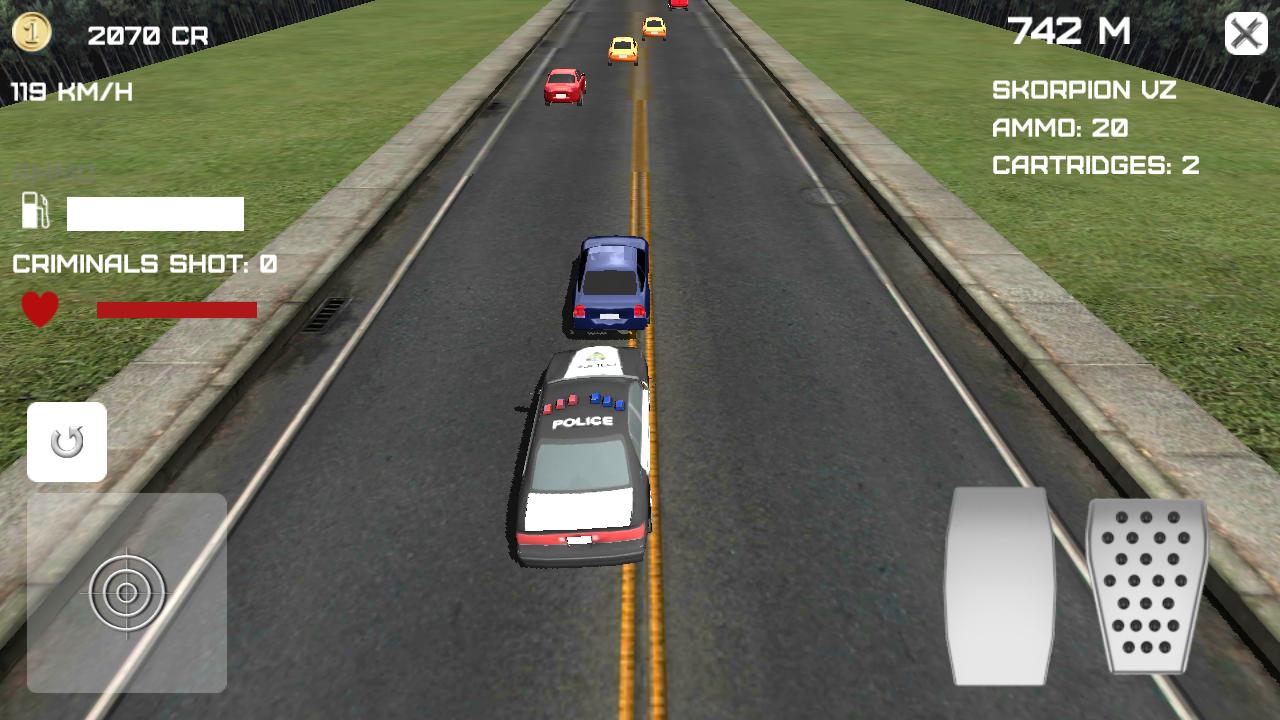Tap the fleeing blue criminal car
This screenshot has width=1280, height=720.
click(x=608, y=285)
